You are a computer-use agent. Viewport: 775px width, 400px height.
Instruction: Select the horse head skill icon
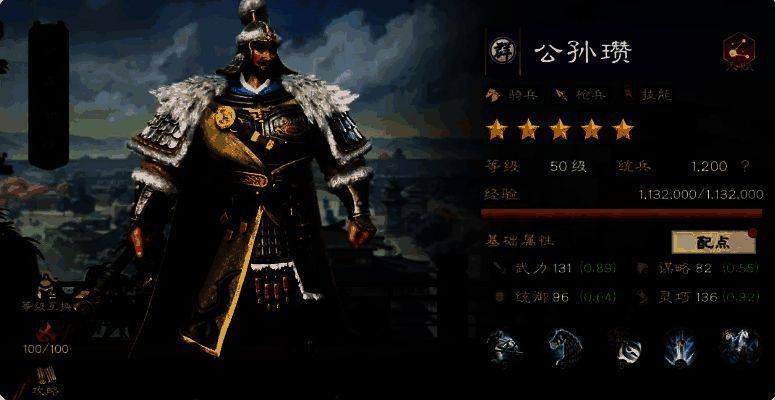click(x=562, y=347)
